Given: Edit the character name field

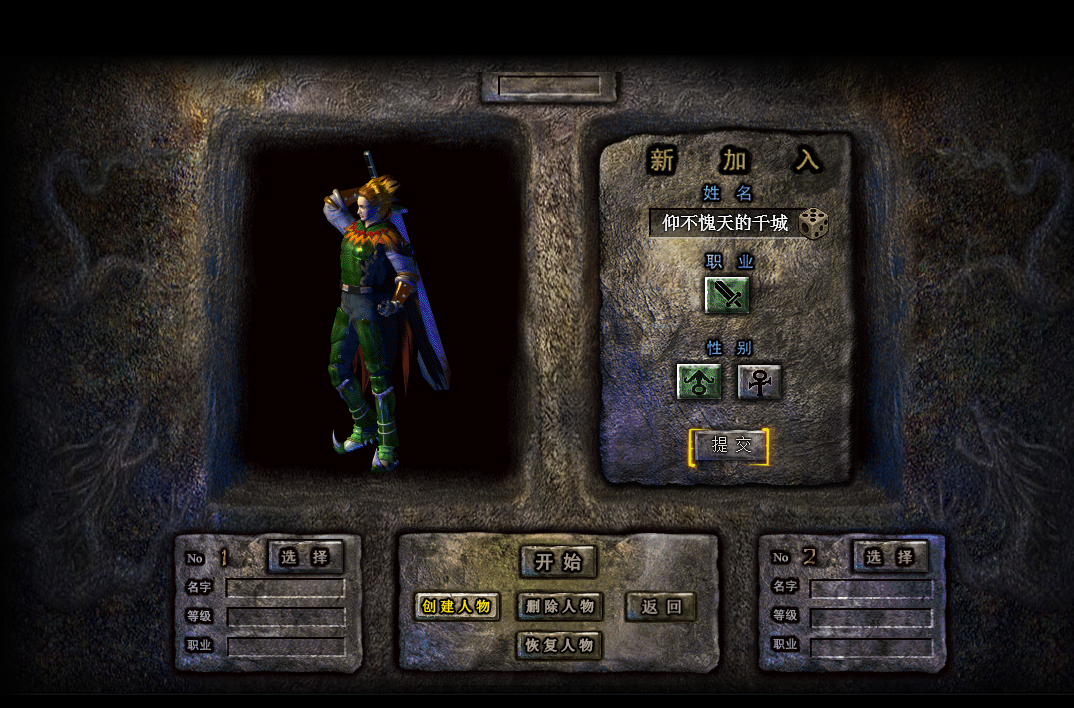Looking at the screenshot, I should (x=724, y=223).
